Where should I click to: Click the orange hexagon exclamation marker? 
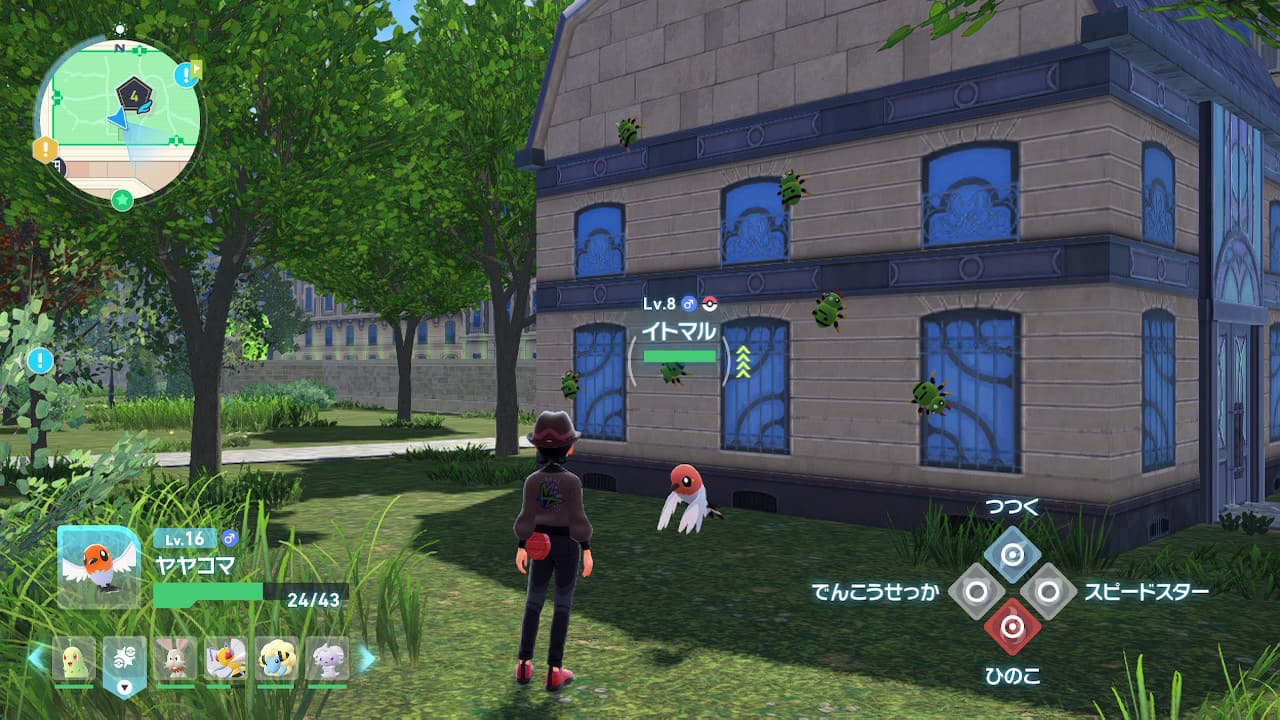pos(45,150)
